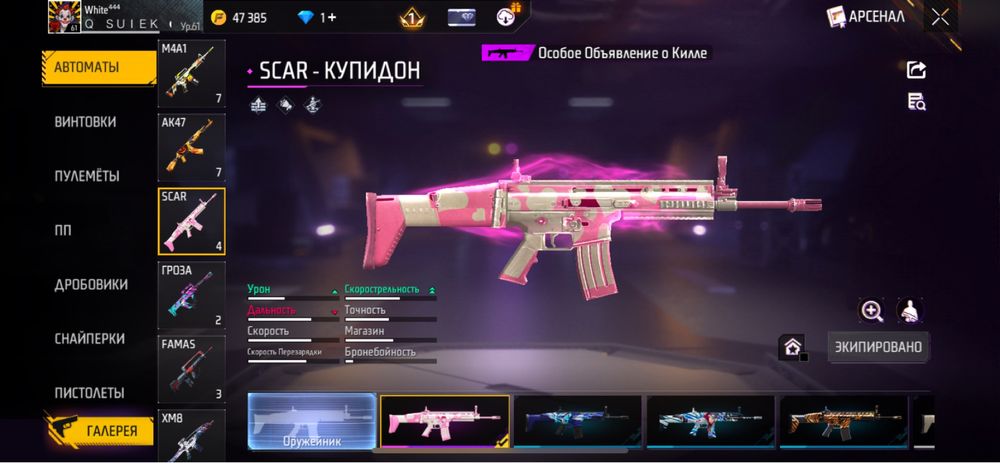The image size is (1000, 463).
Task: Open the Винтовки weapon category
Action: click(x=86, y=122)
